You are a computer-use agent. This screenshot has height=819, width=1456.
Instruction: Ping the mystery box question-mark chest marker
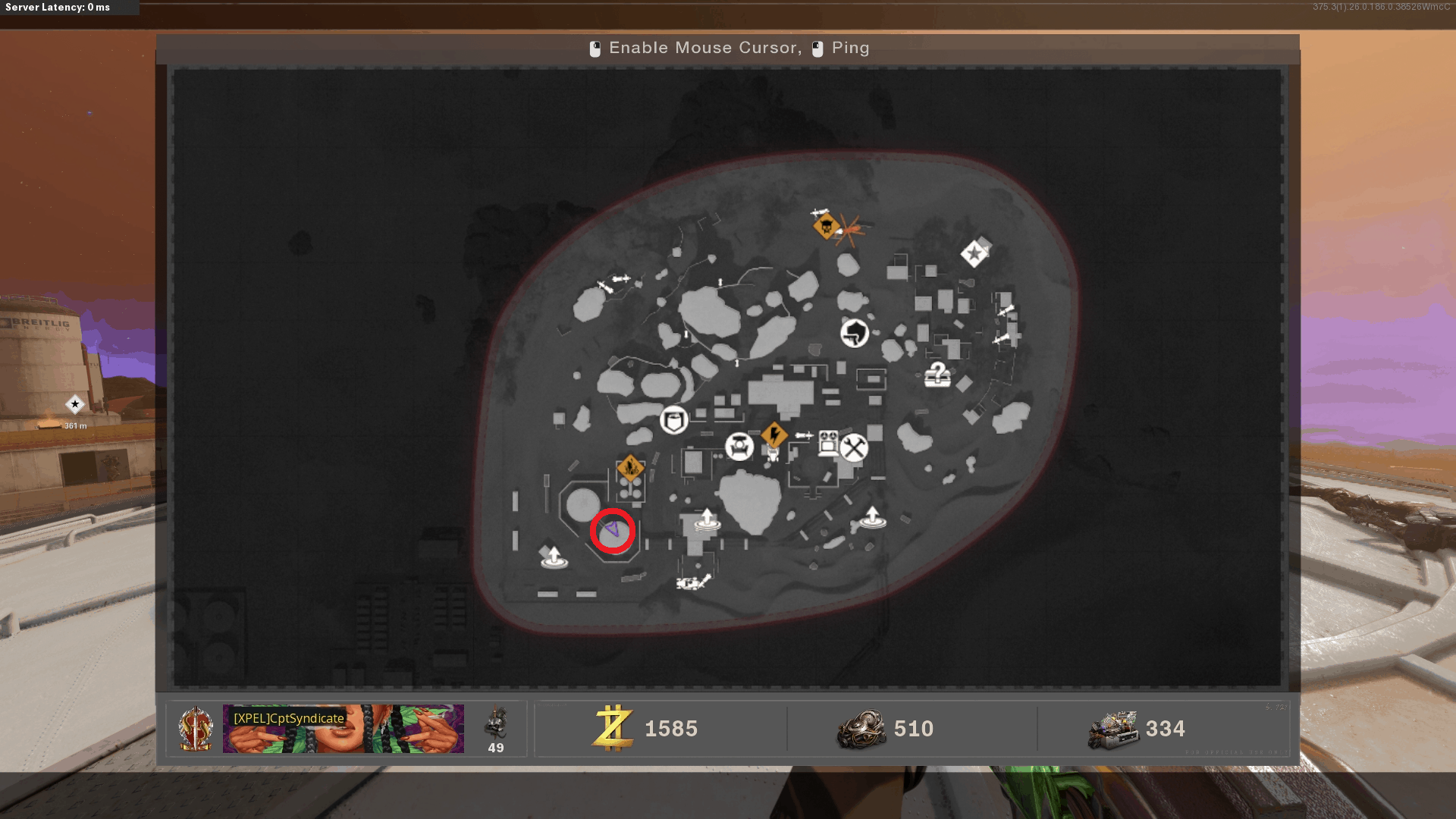coord(938,375)
